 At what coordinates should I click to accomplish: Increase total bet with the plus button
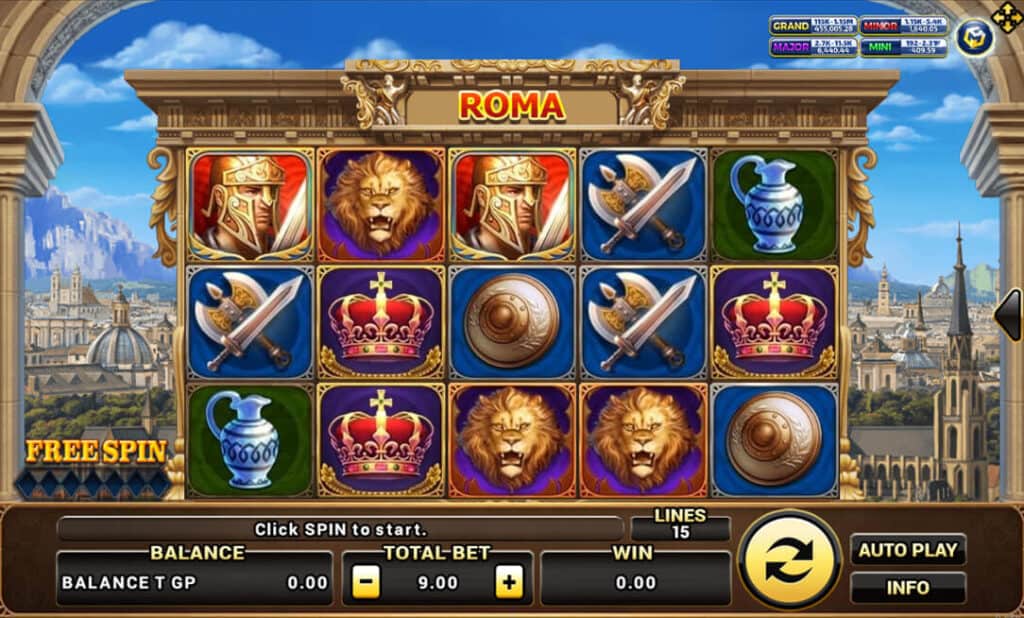tap(509, 582)
